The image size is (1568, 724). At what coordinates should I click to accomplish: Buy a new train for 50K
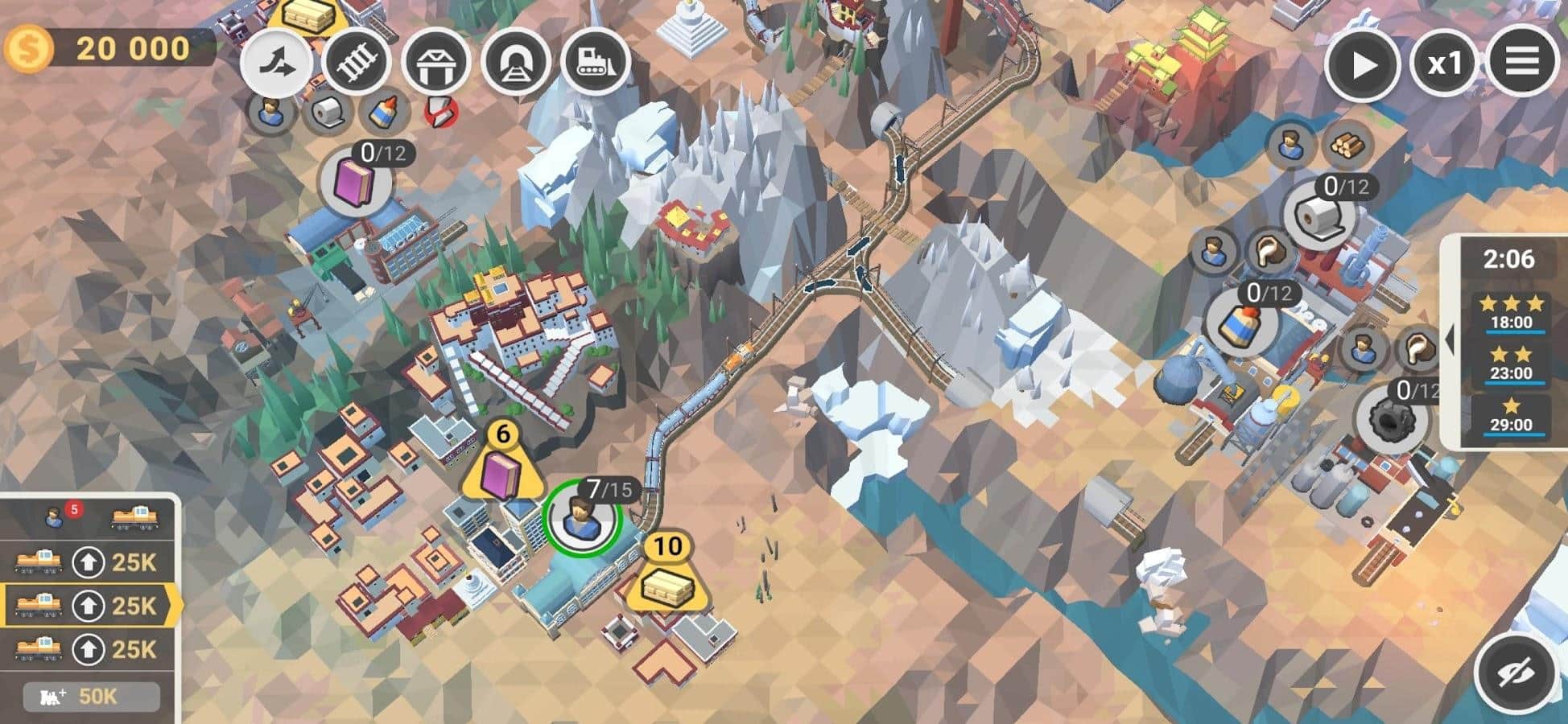click(x=90, y=697)
